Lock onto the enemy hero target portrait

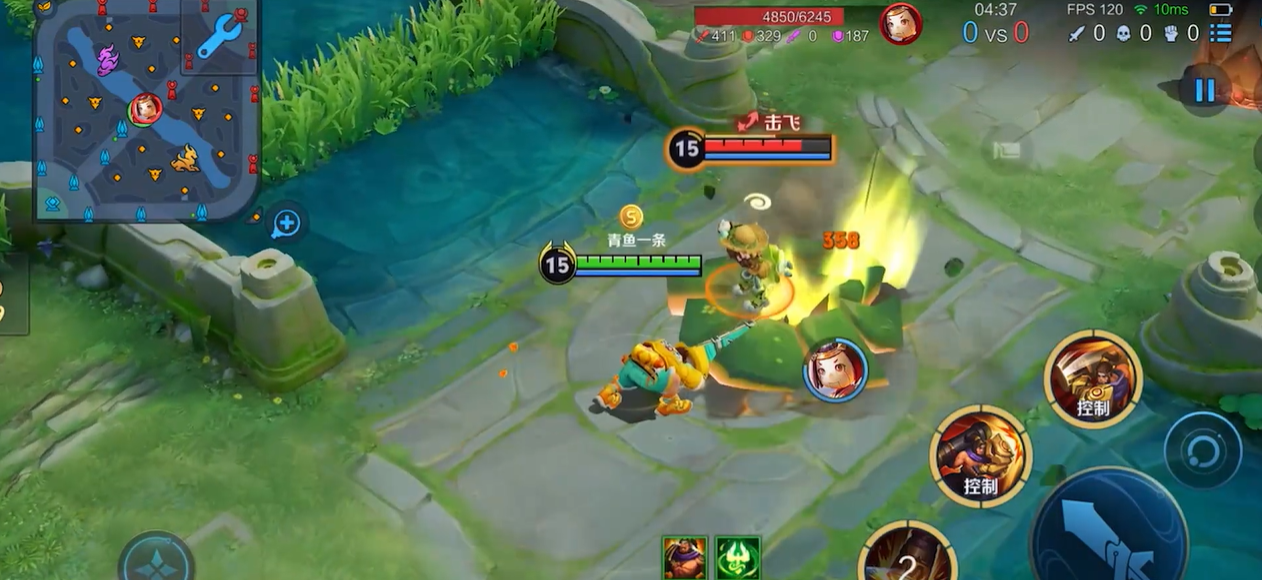835,370
